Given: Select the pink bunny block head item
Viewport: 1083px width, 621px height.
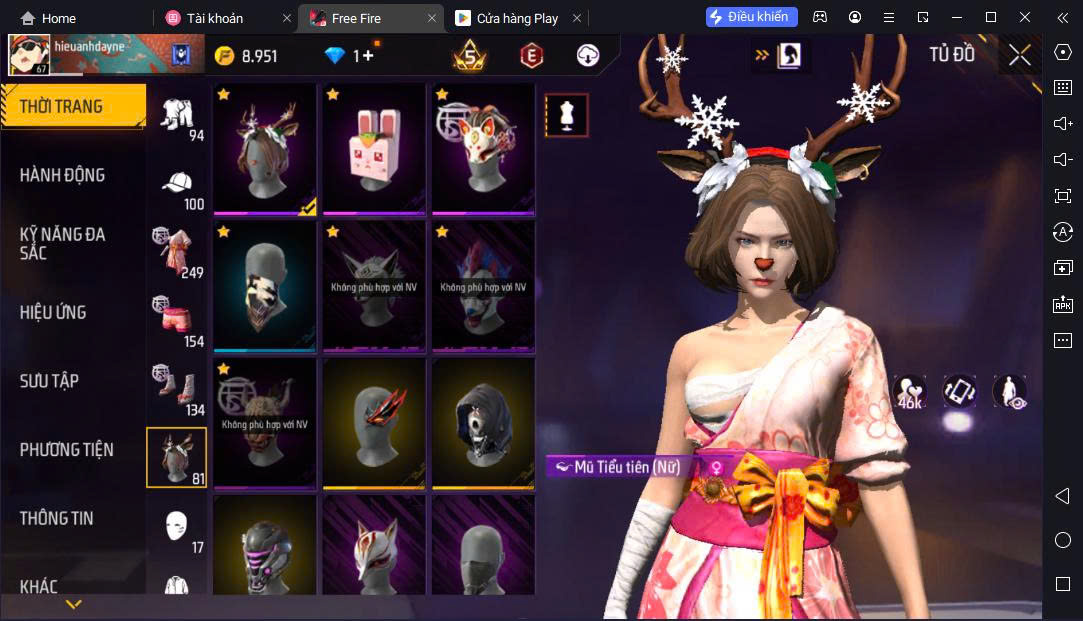Looking at the screenshot, I should click(374, 148).
